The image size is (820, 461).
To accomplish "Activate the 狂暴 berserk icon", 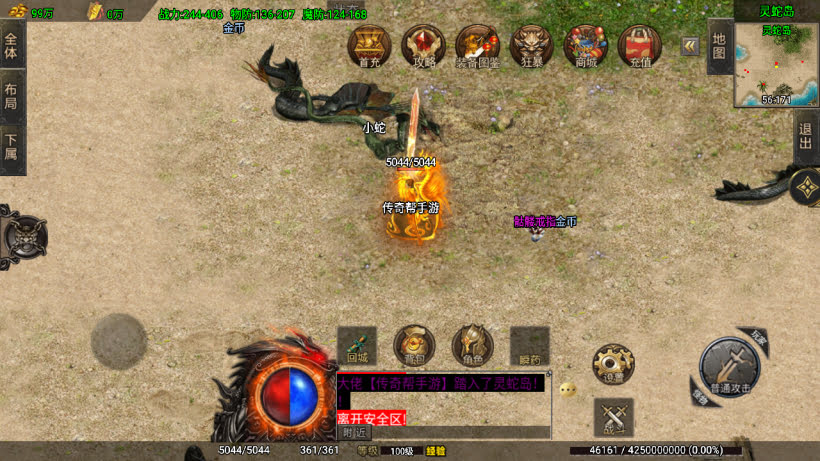I will point(531,46).
